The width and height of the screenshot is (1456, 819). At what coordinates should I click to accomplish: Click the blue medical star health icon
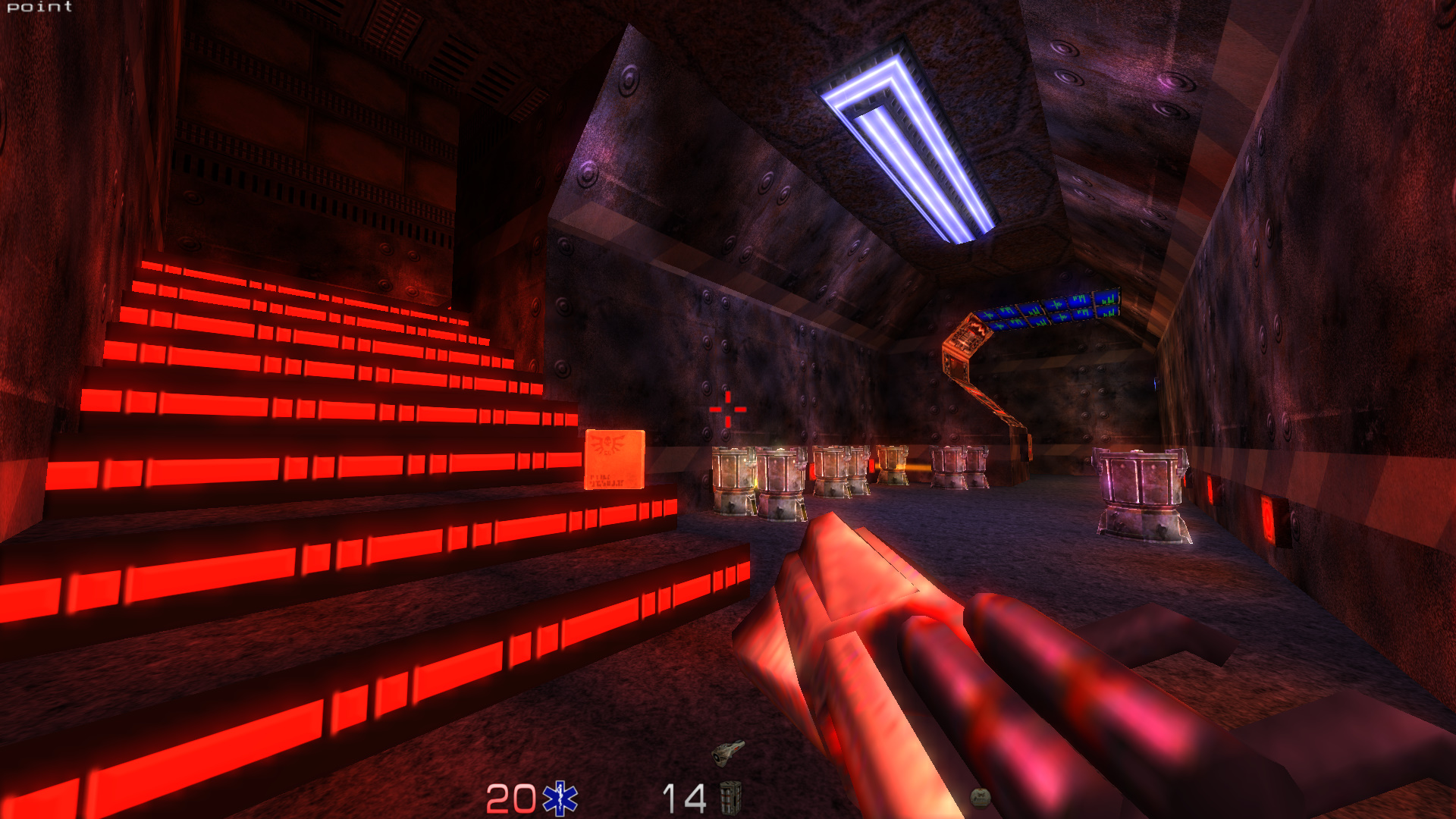point(560,799)
